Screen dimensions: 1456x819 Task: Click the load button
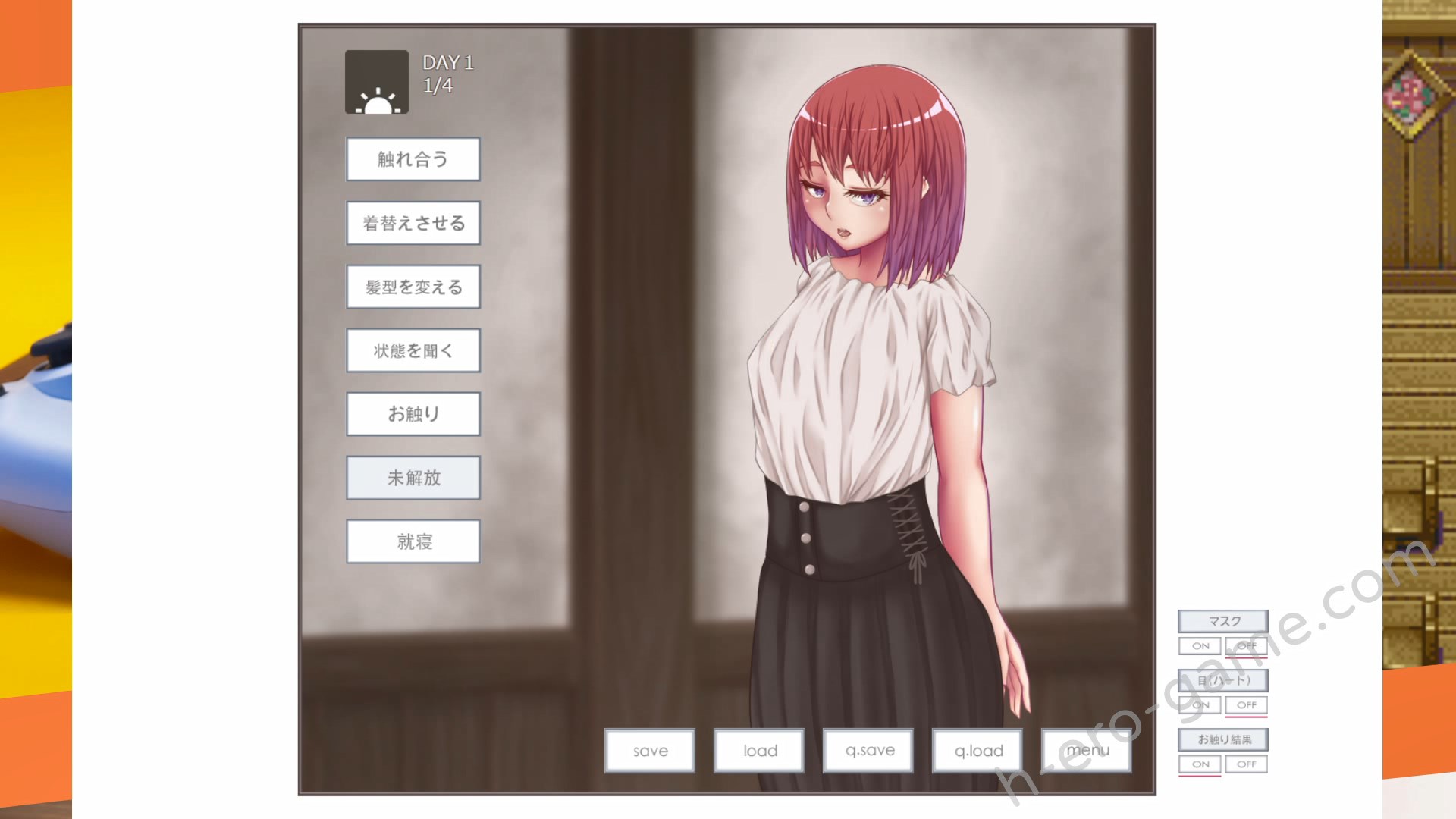(x=758, y=750)
